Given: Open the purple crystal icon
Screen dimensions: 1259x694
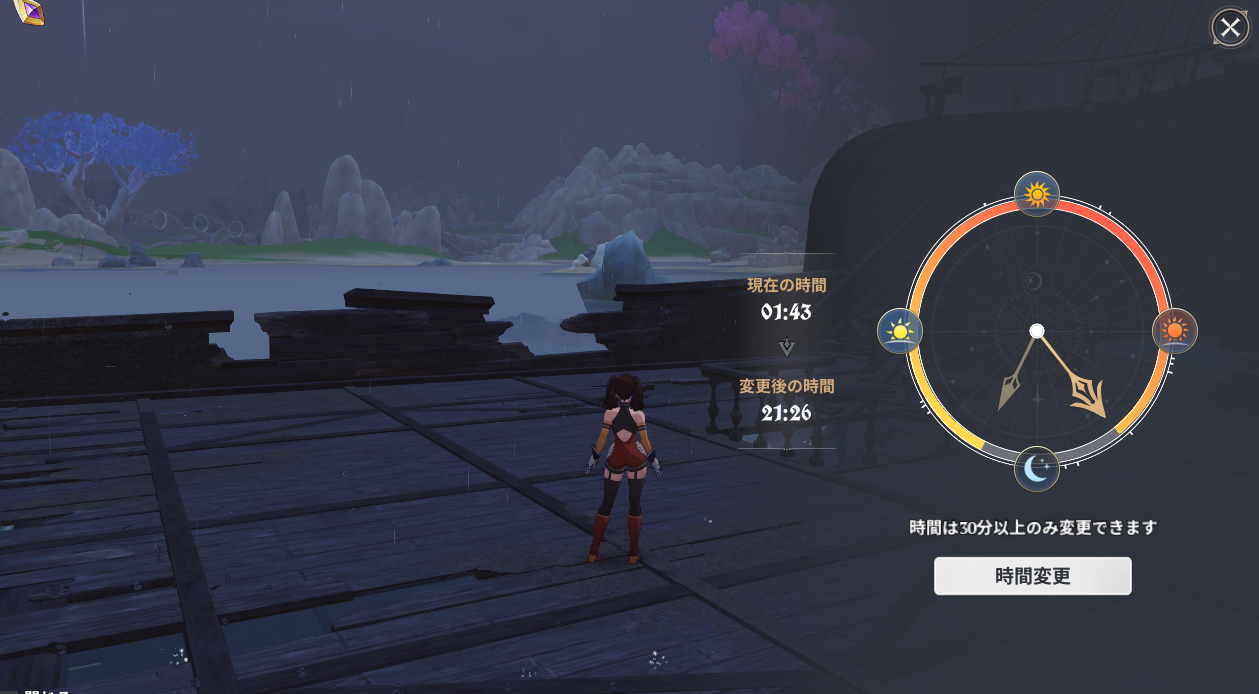Looking at the screenshot, I should 30,11.
